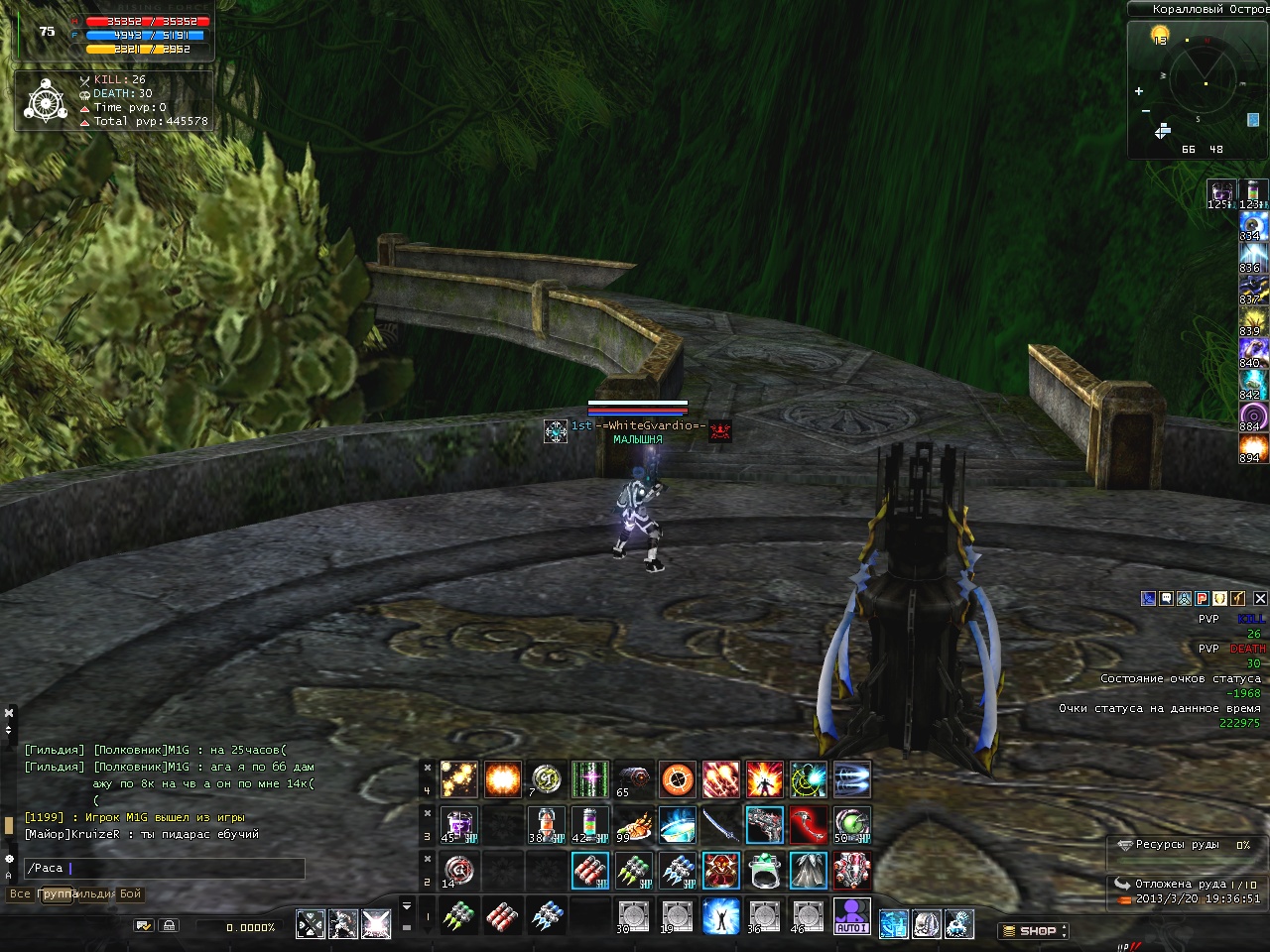1270x952 pixels.
Task: Open the SHOP button
Action: (1032, 931)
